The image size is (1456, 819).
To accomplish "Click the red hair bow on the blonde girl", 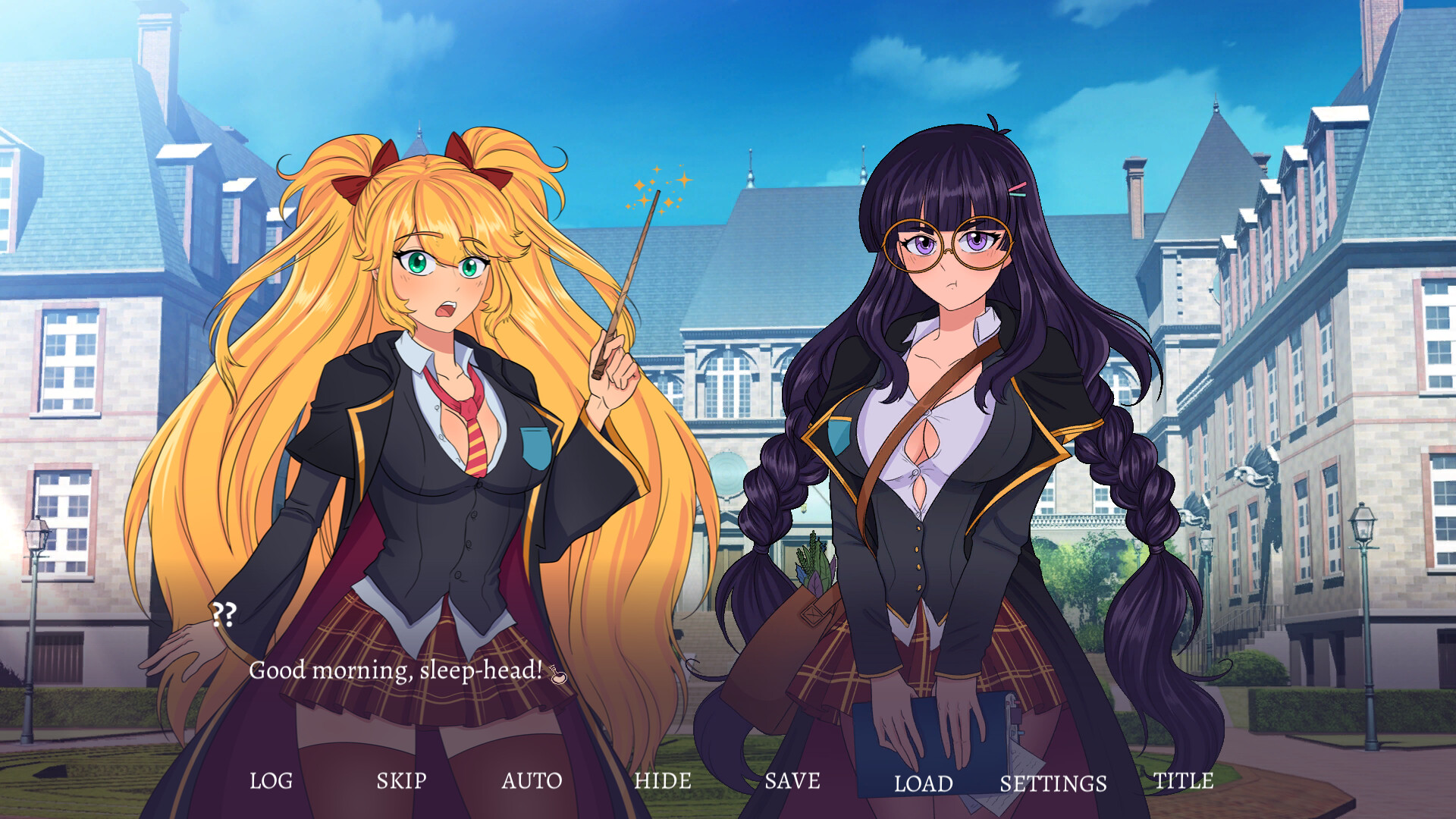I will pyautogui.click(x=373, y=176).
